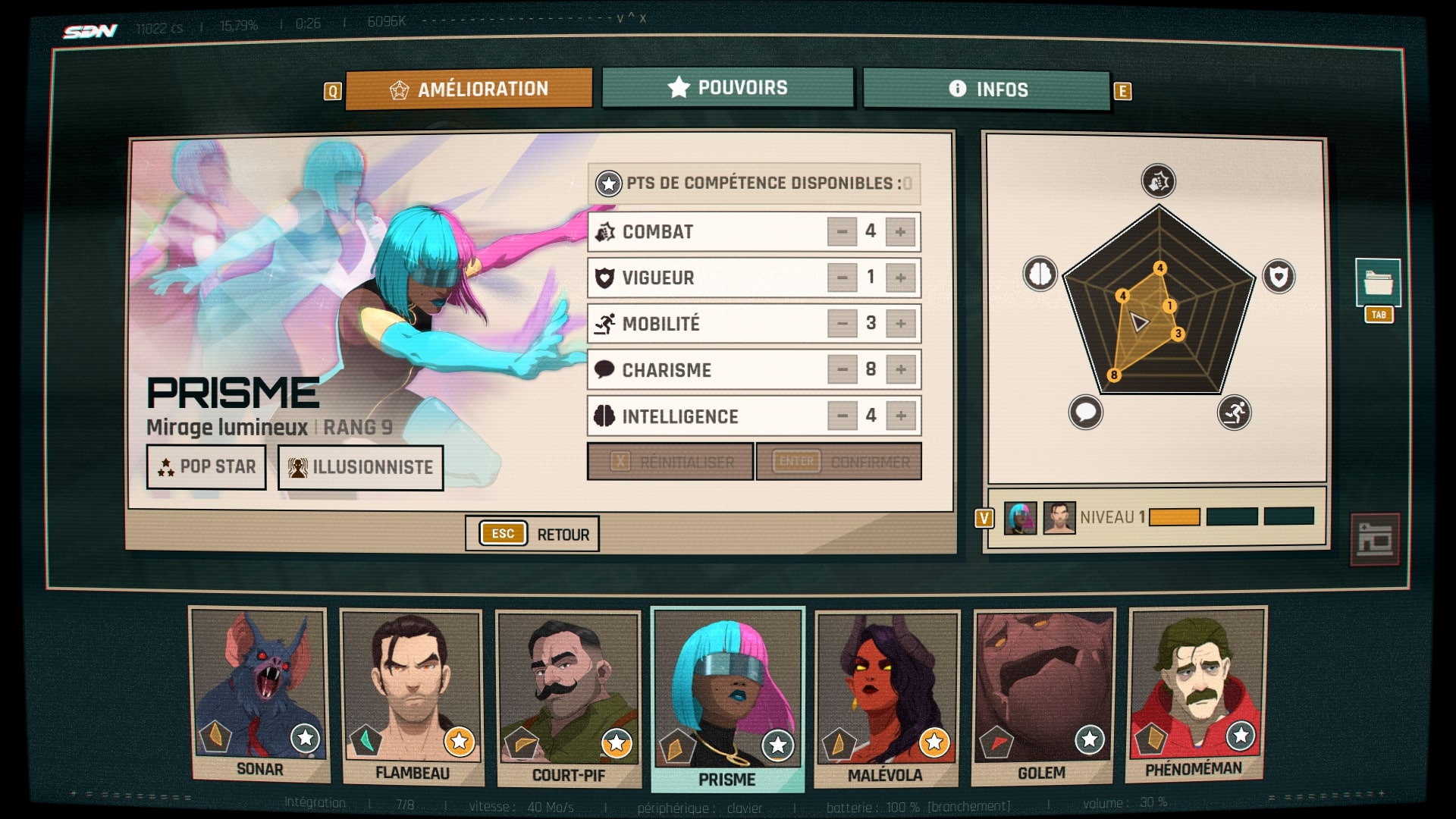Viewport: 1456px width, 819px height.
Task: Open the Infos tab
Action: coord(987,89)
